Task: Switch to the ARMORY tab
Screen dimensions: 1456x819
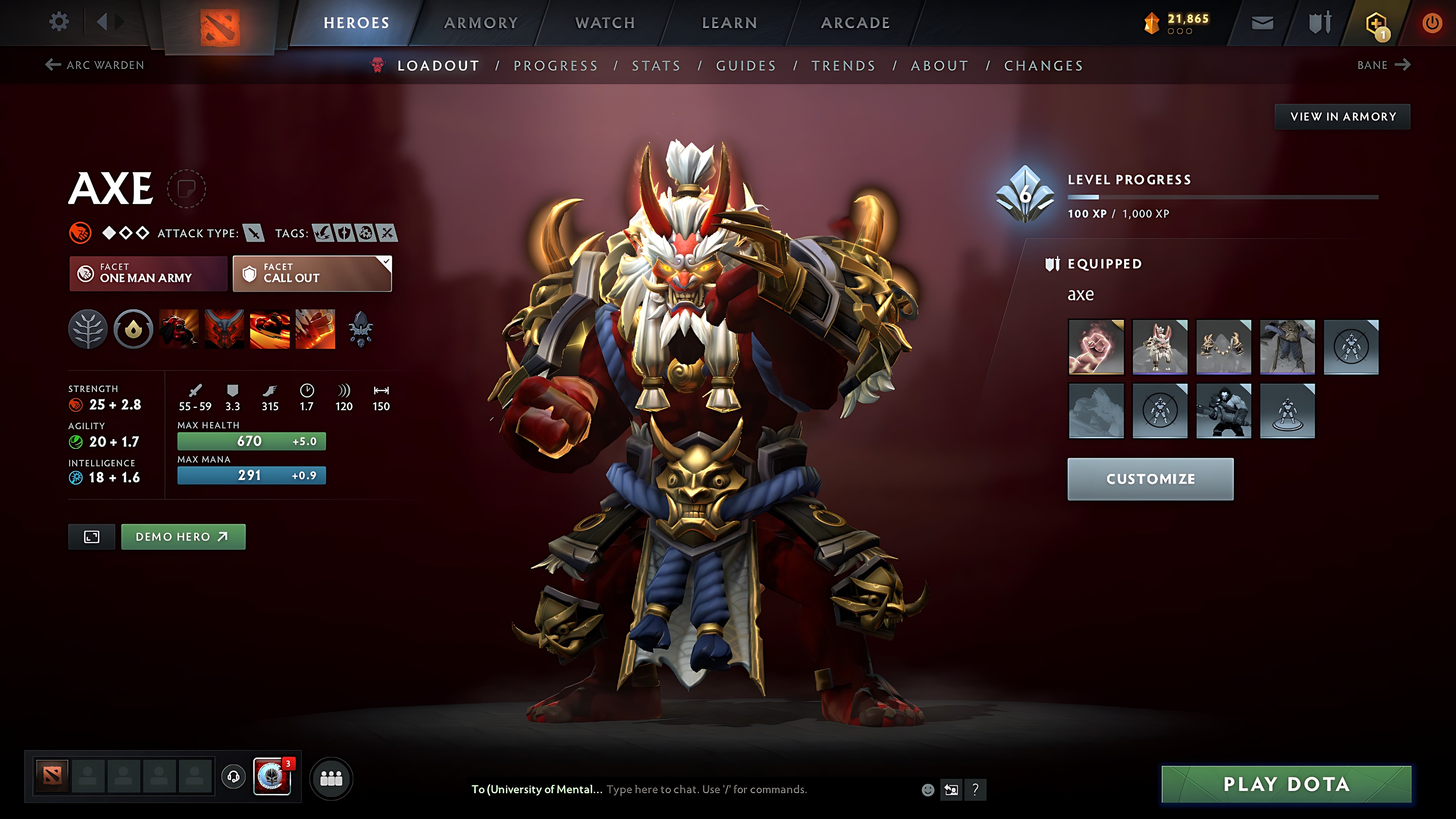Action: coord(481,22)
